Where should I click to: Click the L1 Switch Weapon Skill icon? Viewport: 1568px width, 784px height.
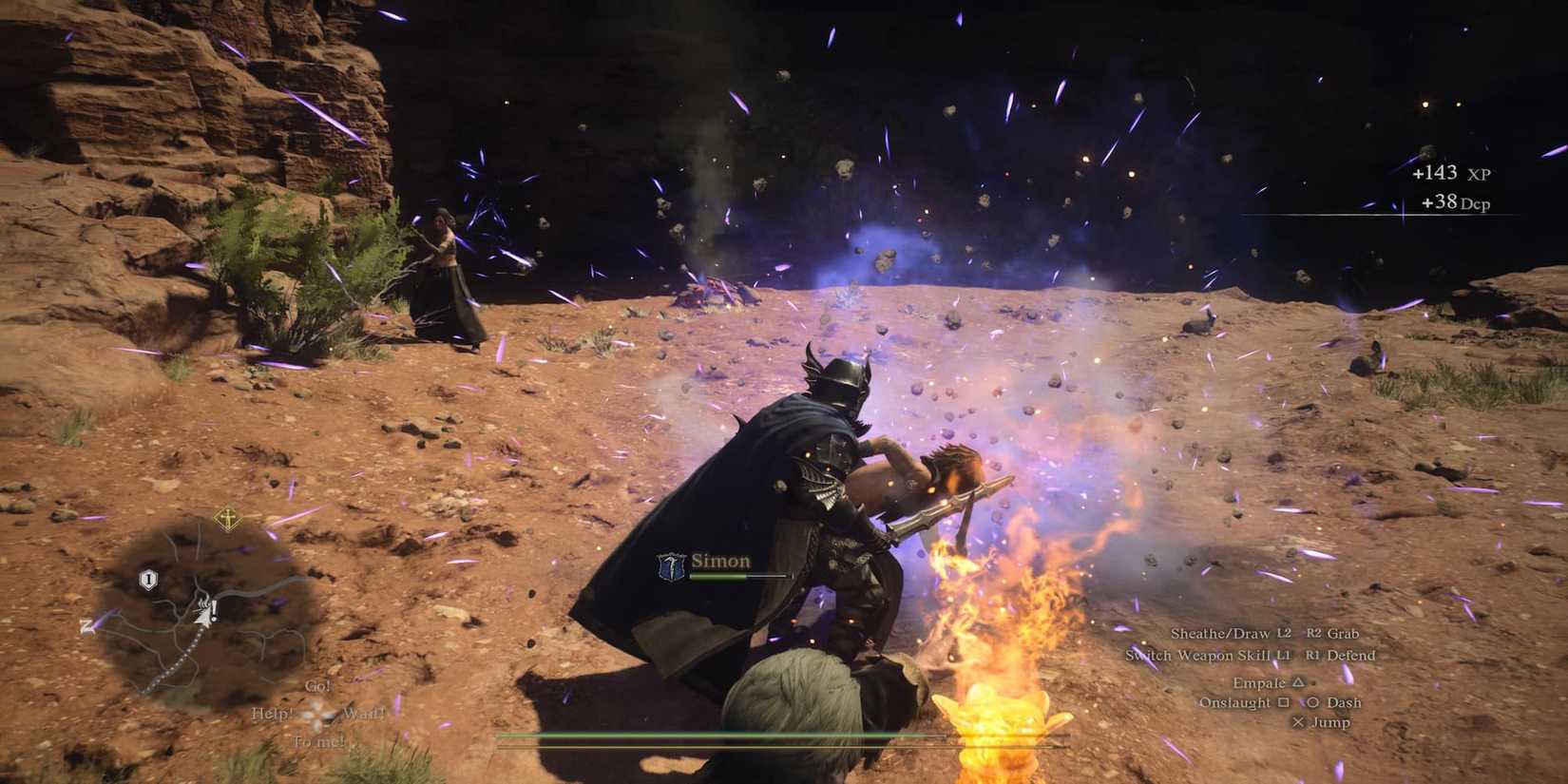pyautogui.click(x=1282, y=656)
